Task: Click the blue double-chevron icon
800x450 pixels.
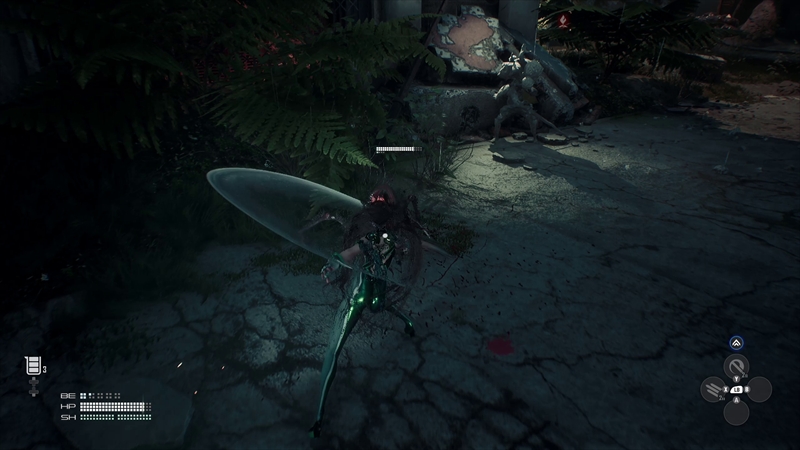Action: click(736, 342)
